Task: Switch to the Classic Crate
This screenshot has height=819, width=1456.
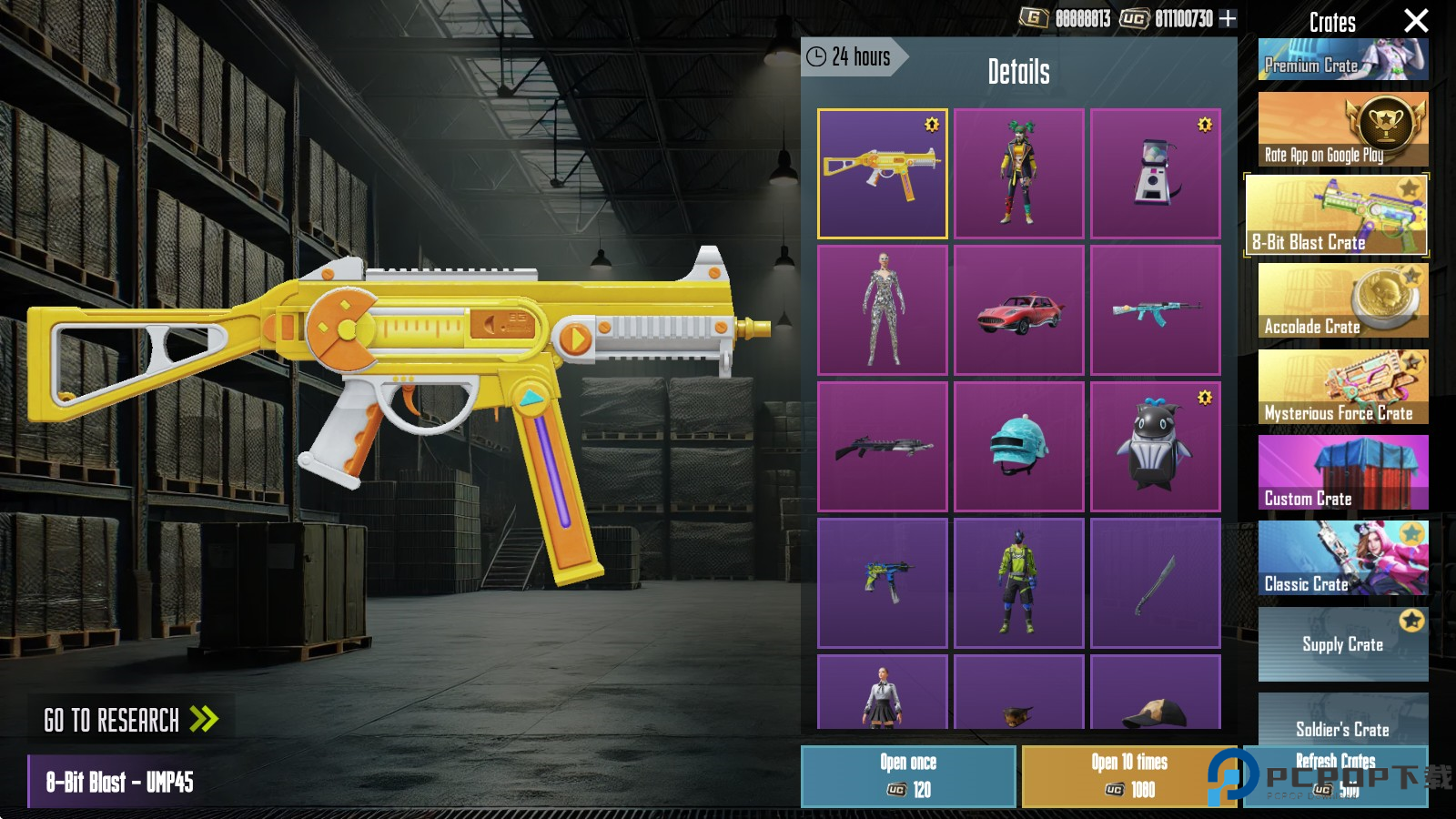Action: [1342, 558]
